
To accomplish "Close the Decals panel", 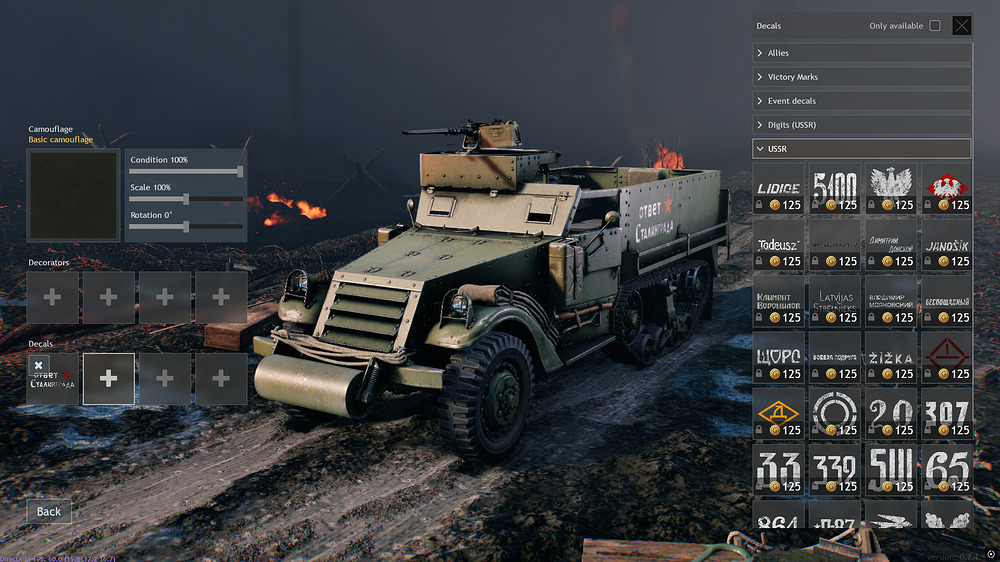I will tap(961, 26).
